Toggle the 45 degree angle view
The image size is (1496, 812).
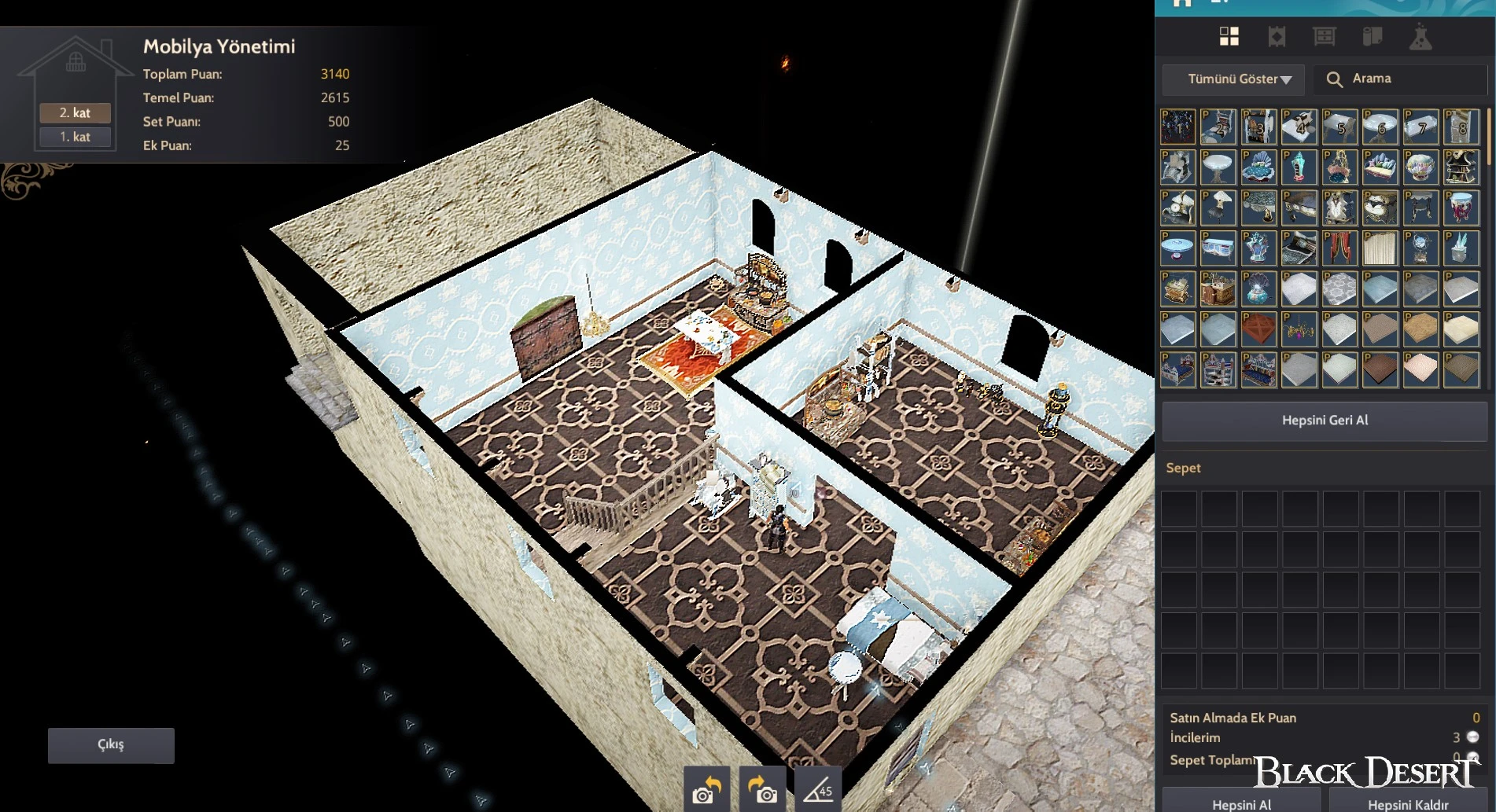point(818,788)
